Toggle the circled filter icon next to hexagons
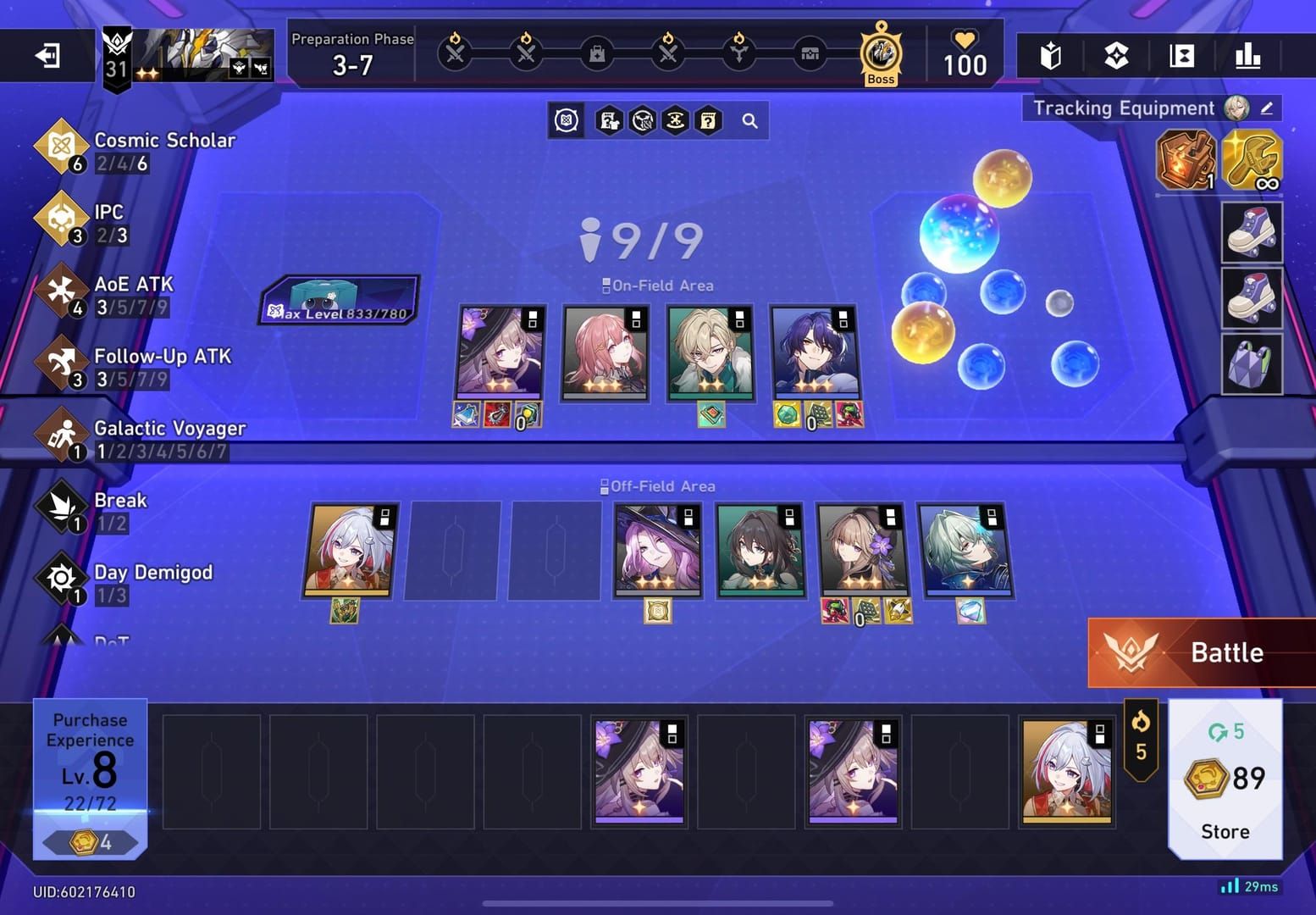Image resolution: width=1316 pixels, height=915 pixels. click(x=566, y=120)
